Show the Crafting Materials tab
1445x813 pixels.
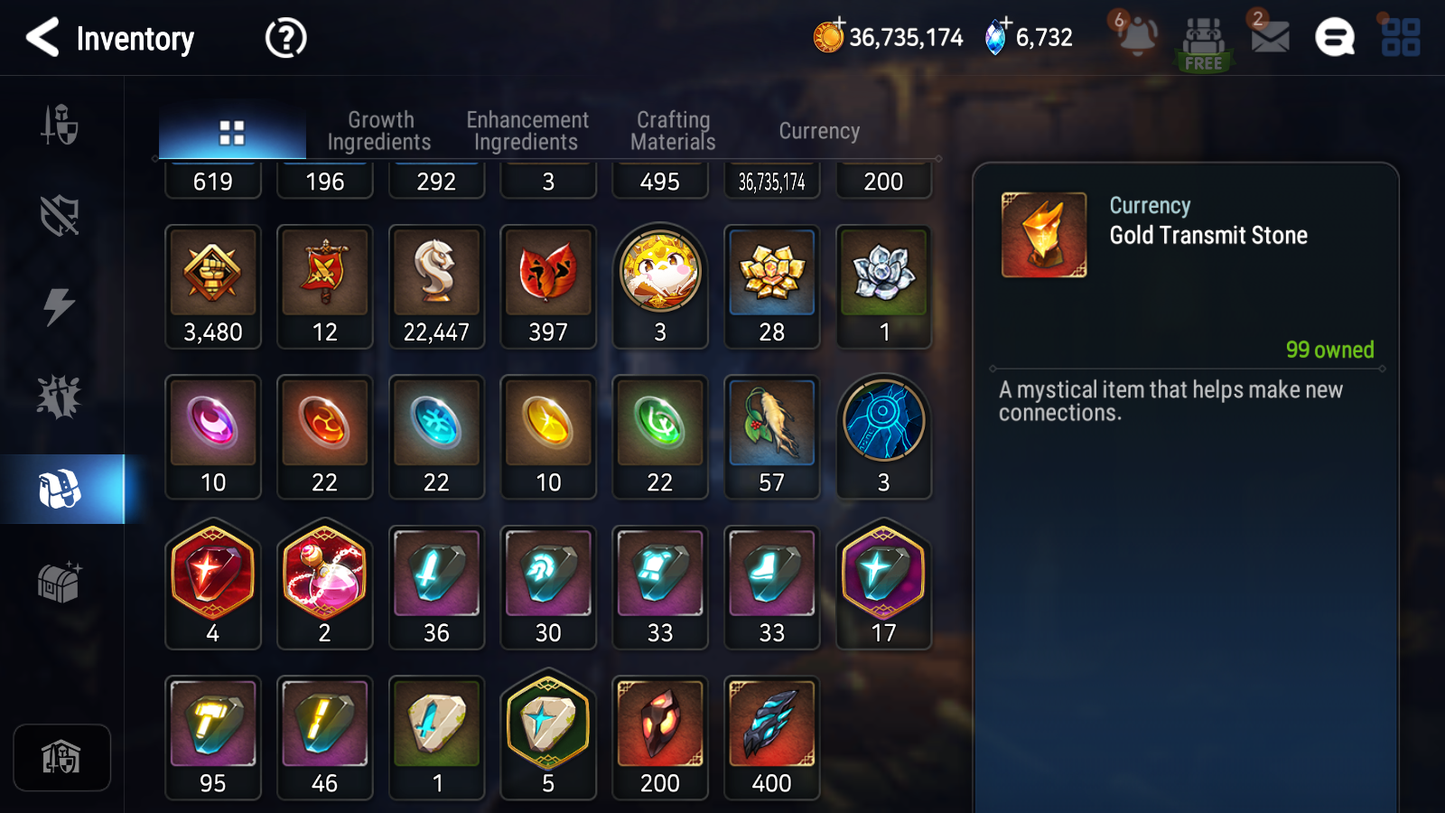pos(673,131)
